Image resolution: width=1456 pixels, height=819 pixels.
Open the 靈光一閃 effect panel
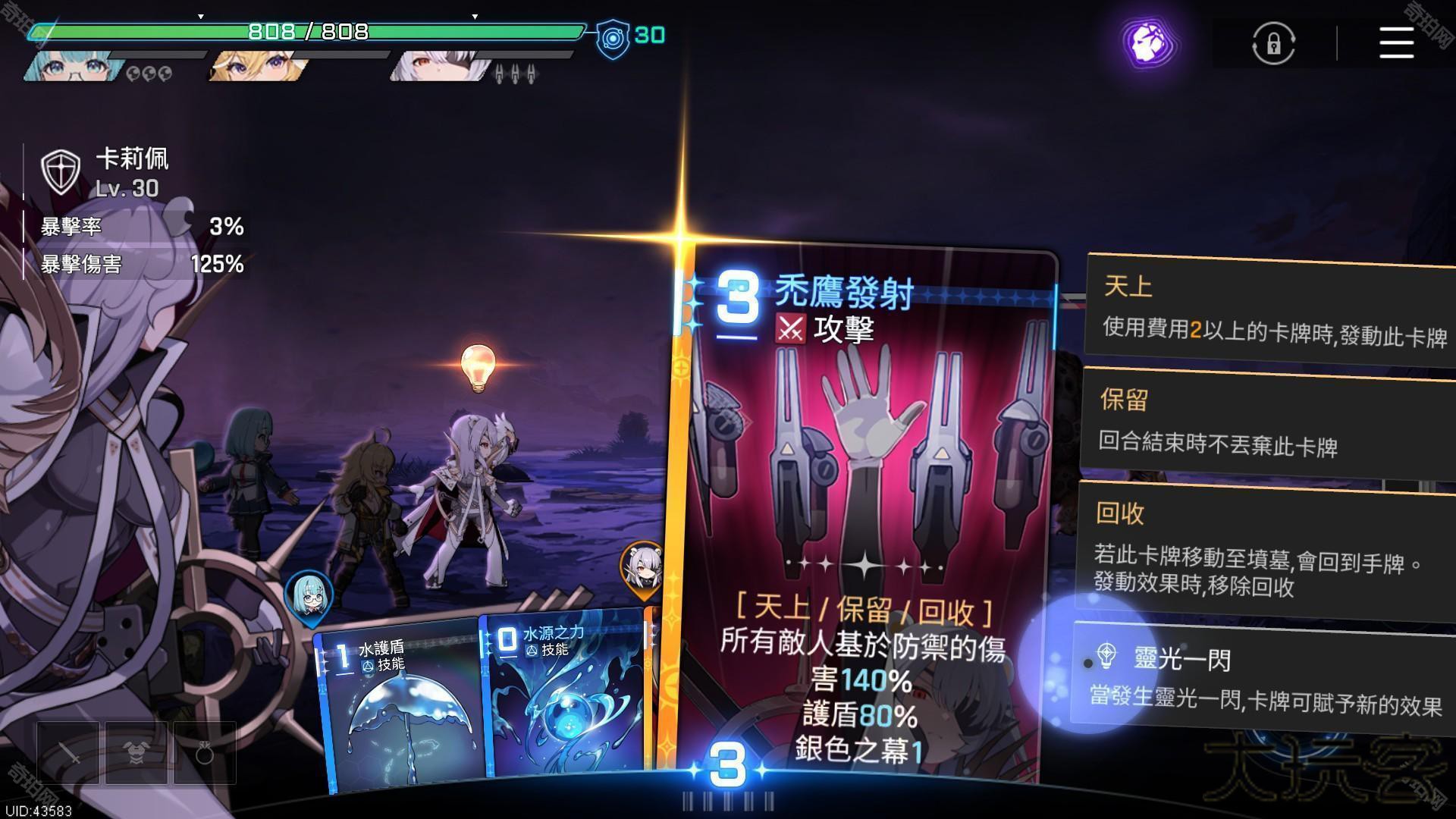(1263, 676)
